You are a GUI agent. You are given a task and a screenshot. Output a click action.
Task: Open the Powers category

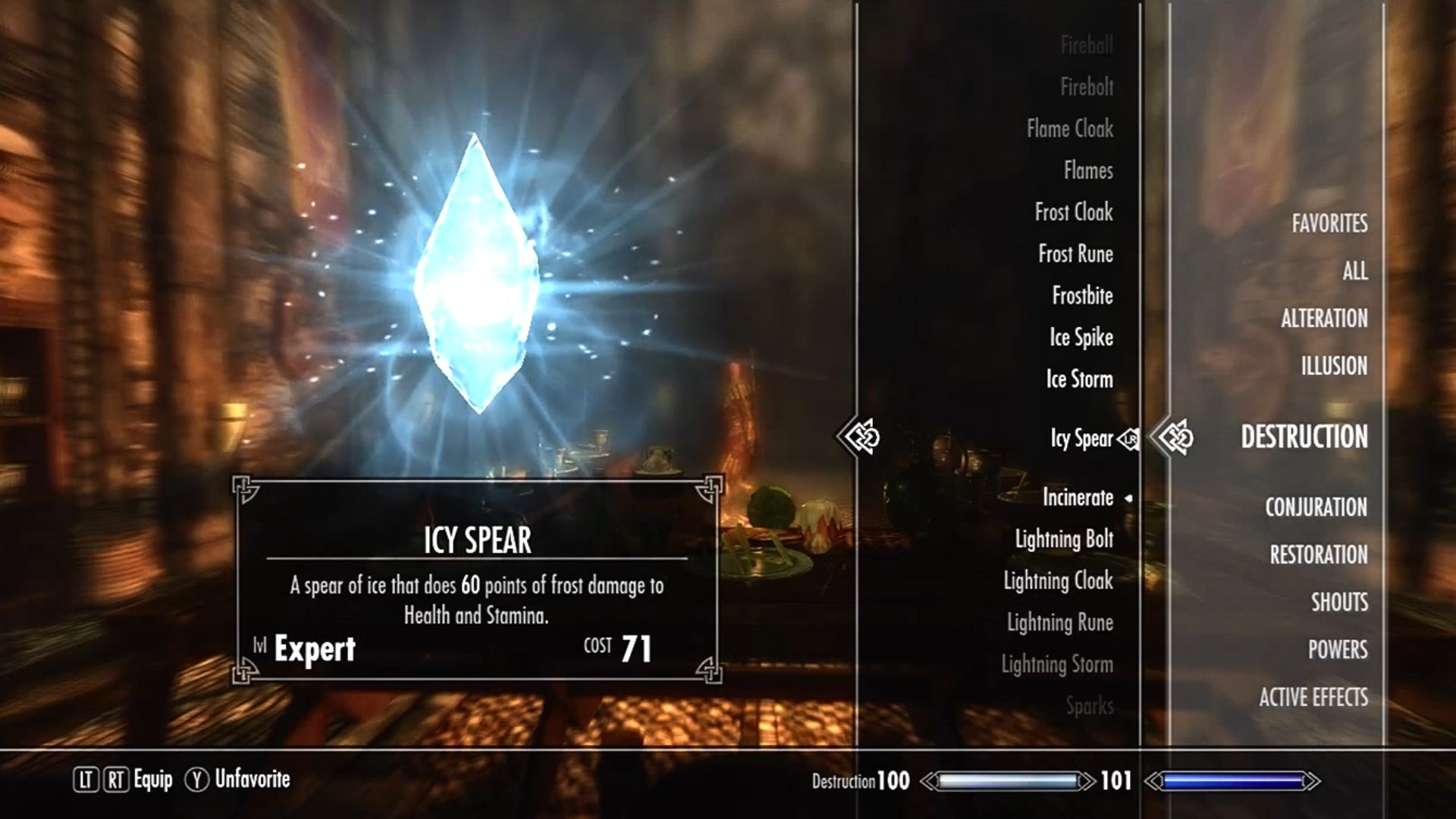pyautogui.click(x=1338, y=650)
